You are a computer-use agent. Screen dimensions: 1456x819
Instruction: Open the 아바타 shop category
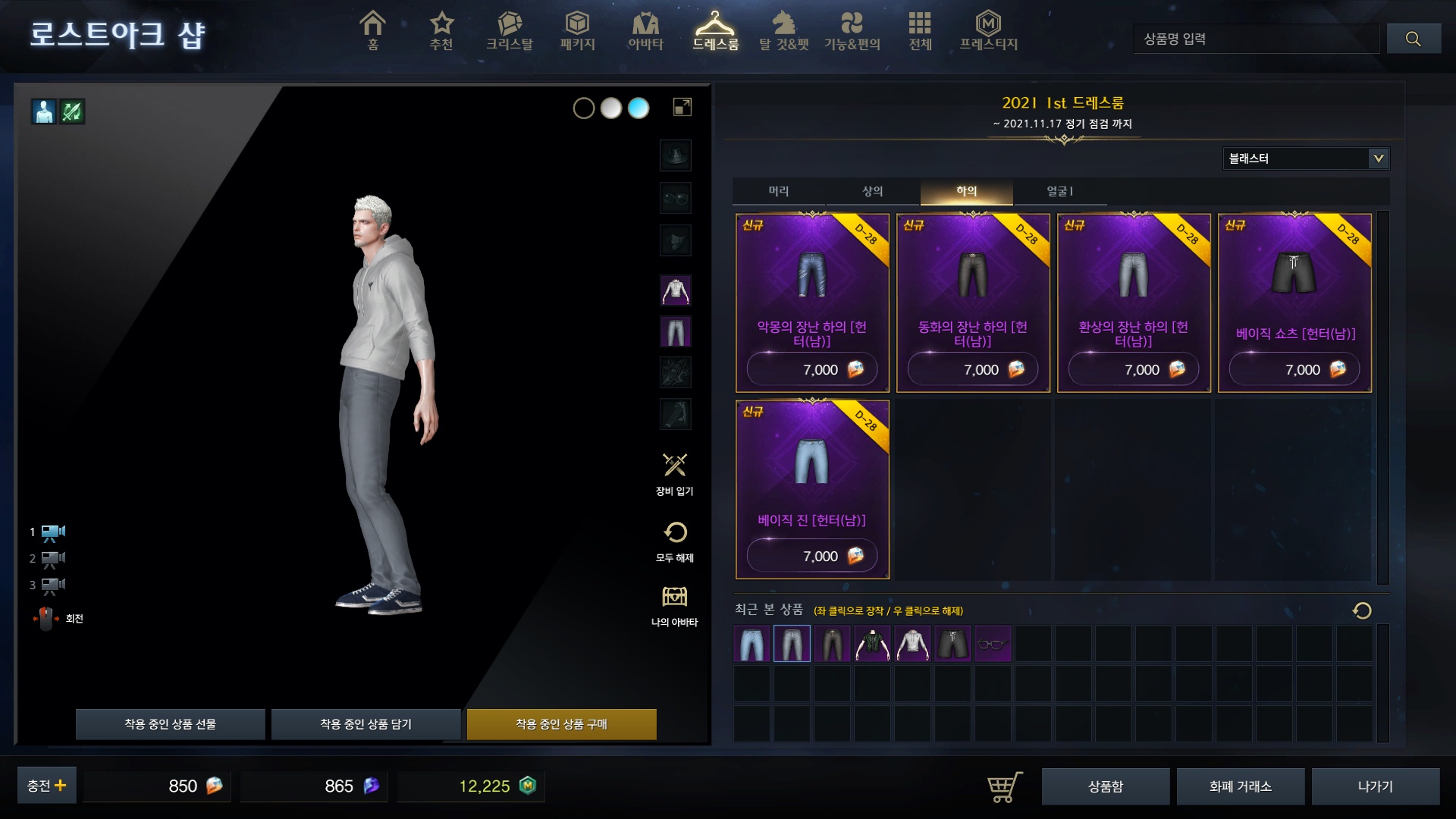pos(645,31)
